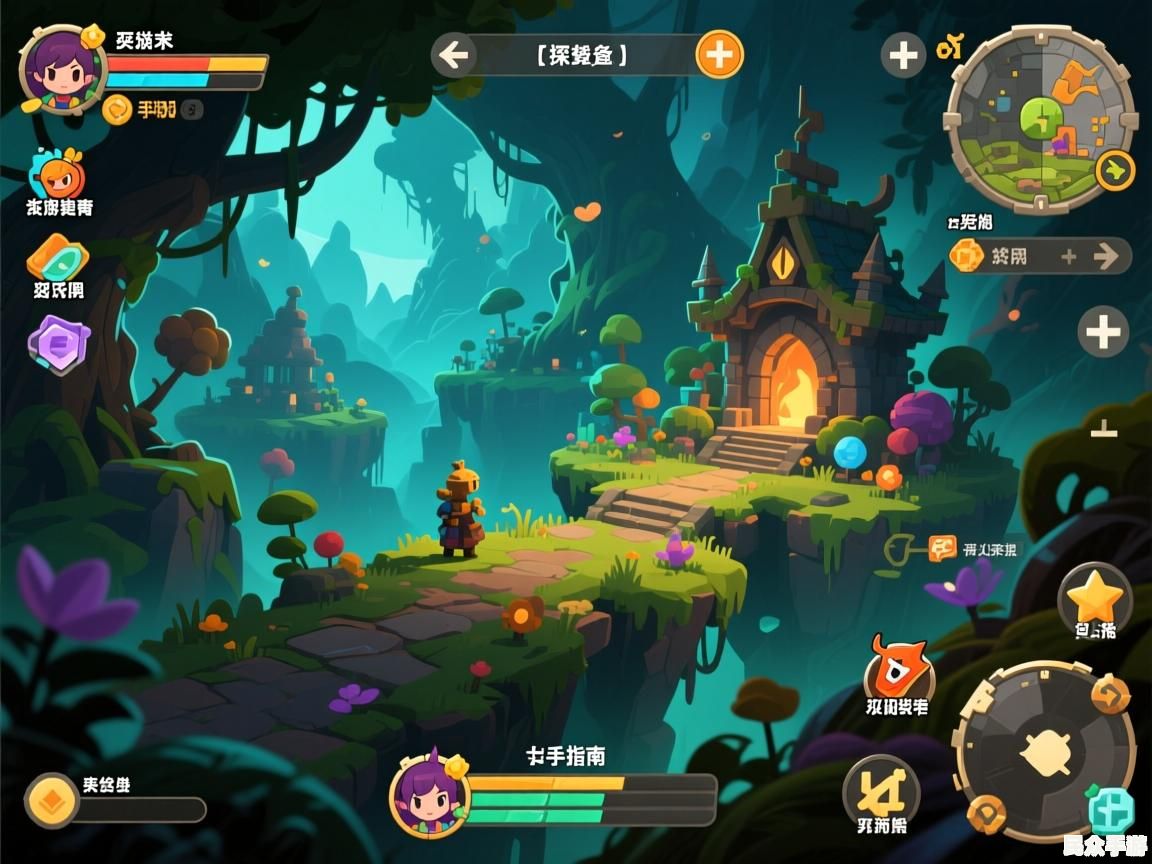Select the gold star button
Image resolution: width=1152 pixels, height=864 pixels.
point(1095,598)
